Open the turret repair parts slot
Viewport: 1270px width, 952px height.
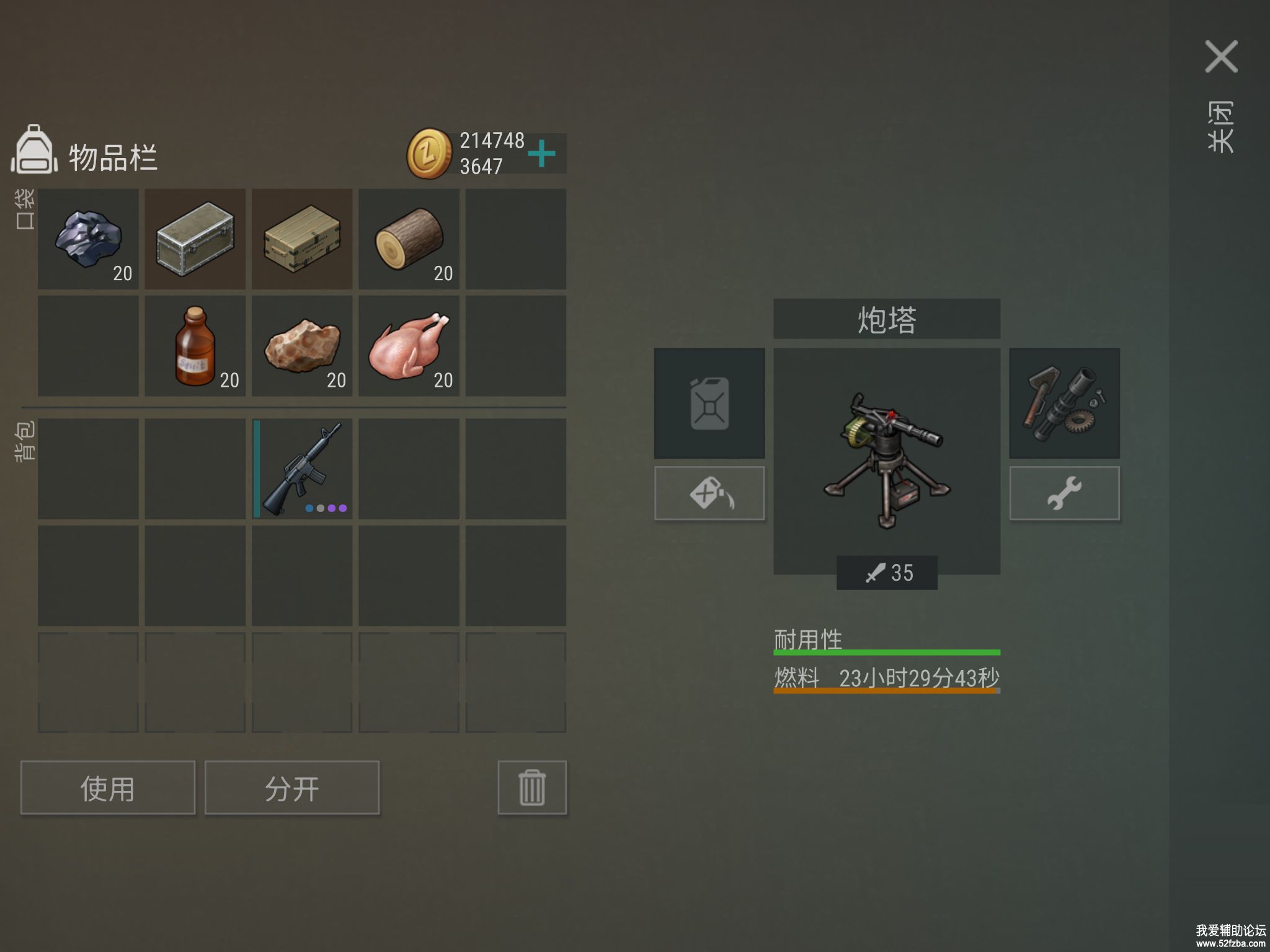point(1064,403)
